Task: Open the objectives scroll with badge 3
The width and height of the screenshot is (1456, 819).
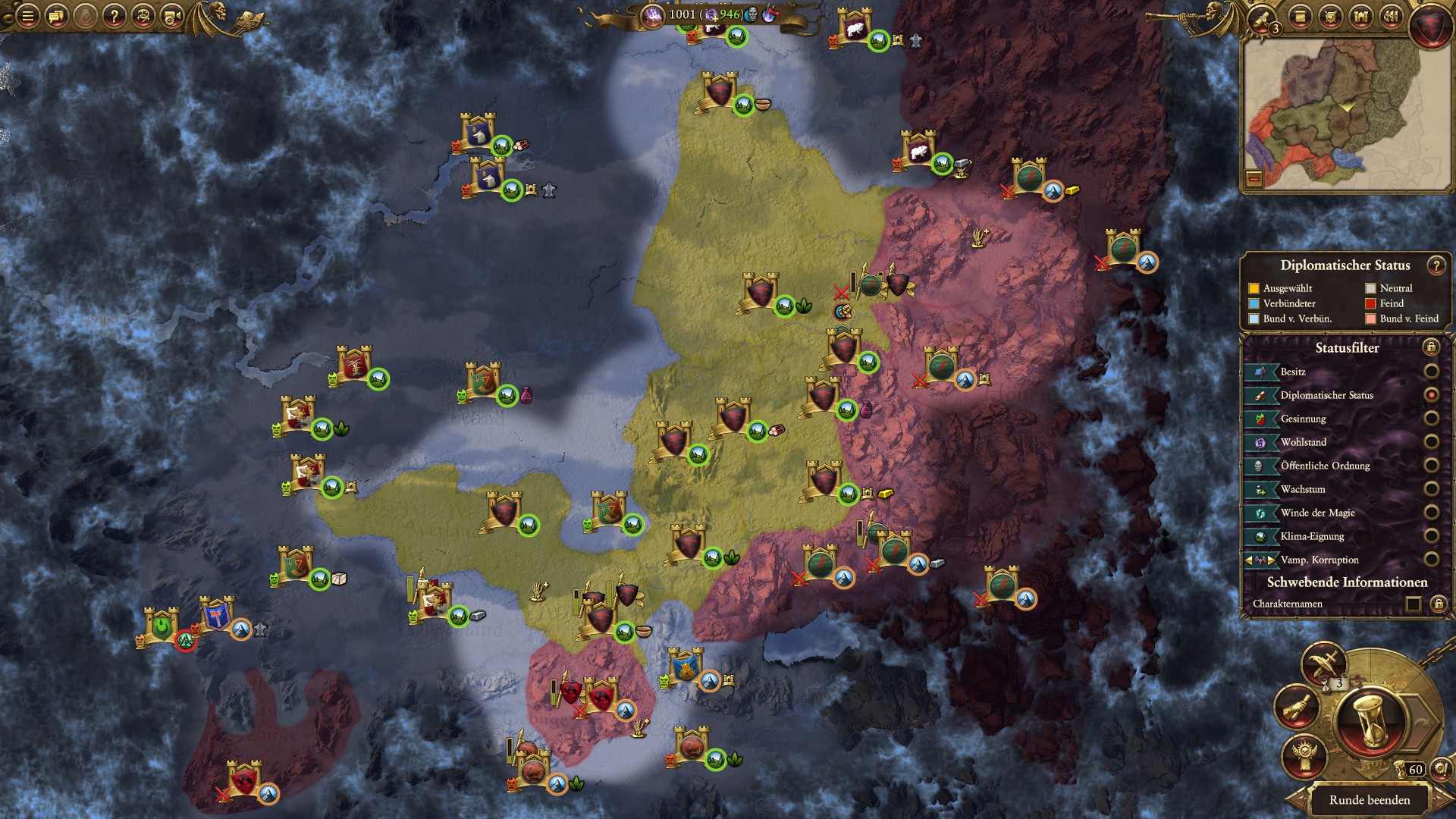Action: coord(1261,17)
